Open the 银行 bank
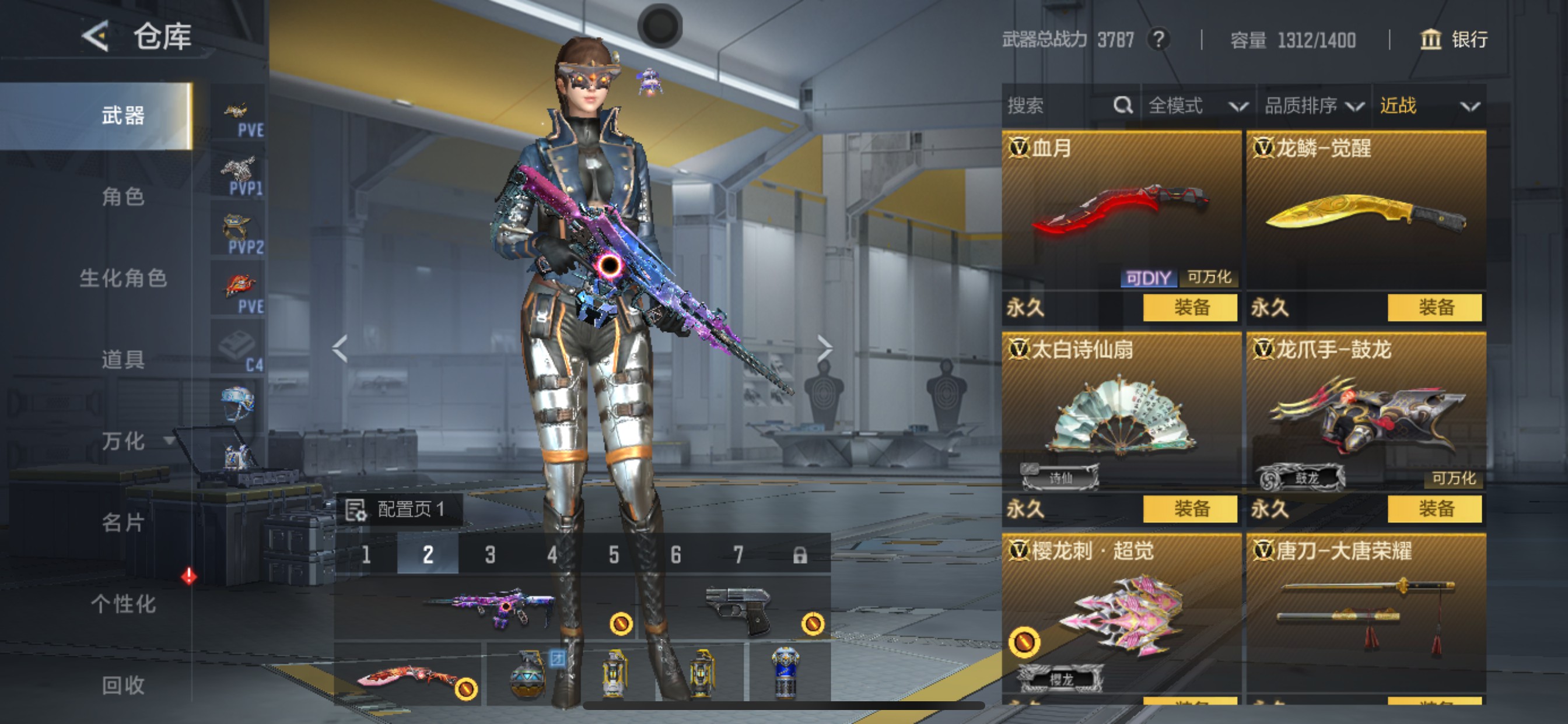1568x724 pixels. coord(1454,40)
